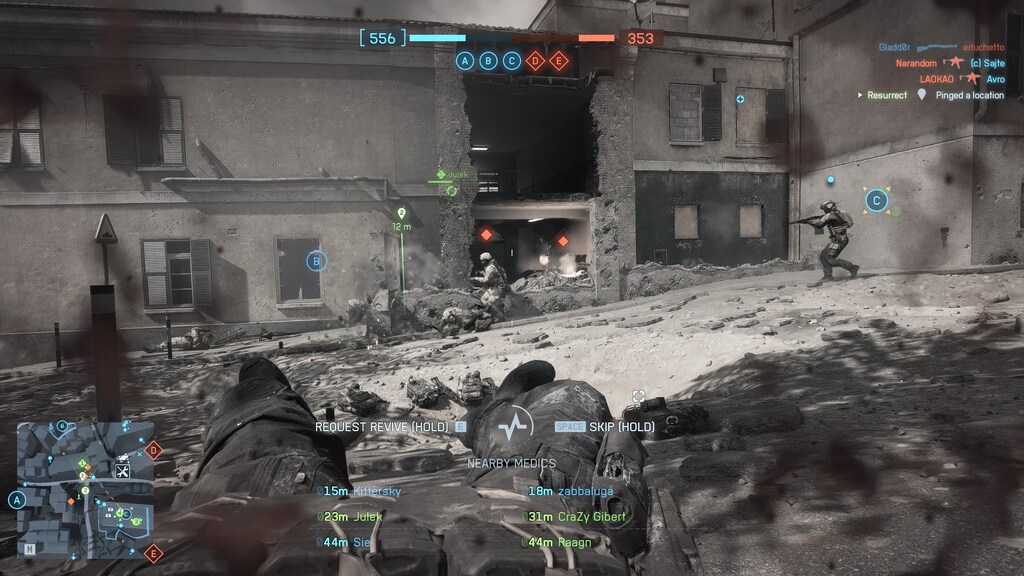Select objective B in the top capture bar

[x=489, y=61]
